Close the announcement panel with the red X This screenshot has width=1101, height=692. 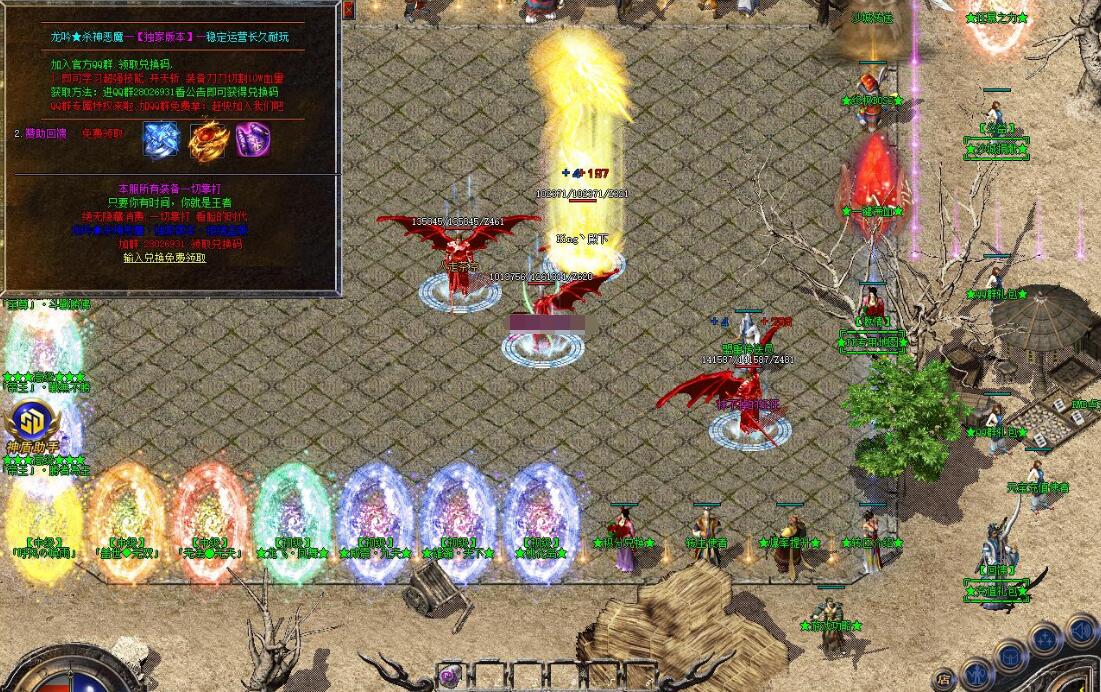[348, 11]
